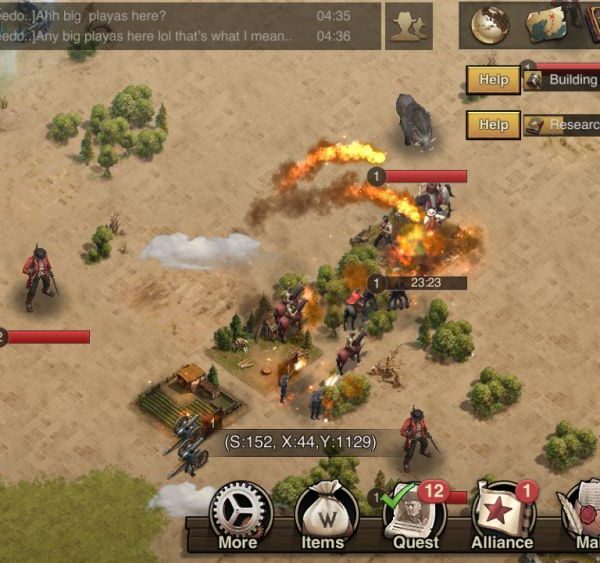Viewport: 600px width, 563px height.
Task: Open the treasure map icon
Action: 545,24
